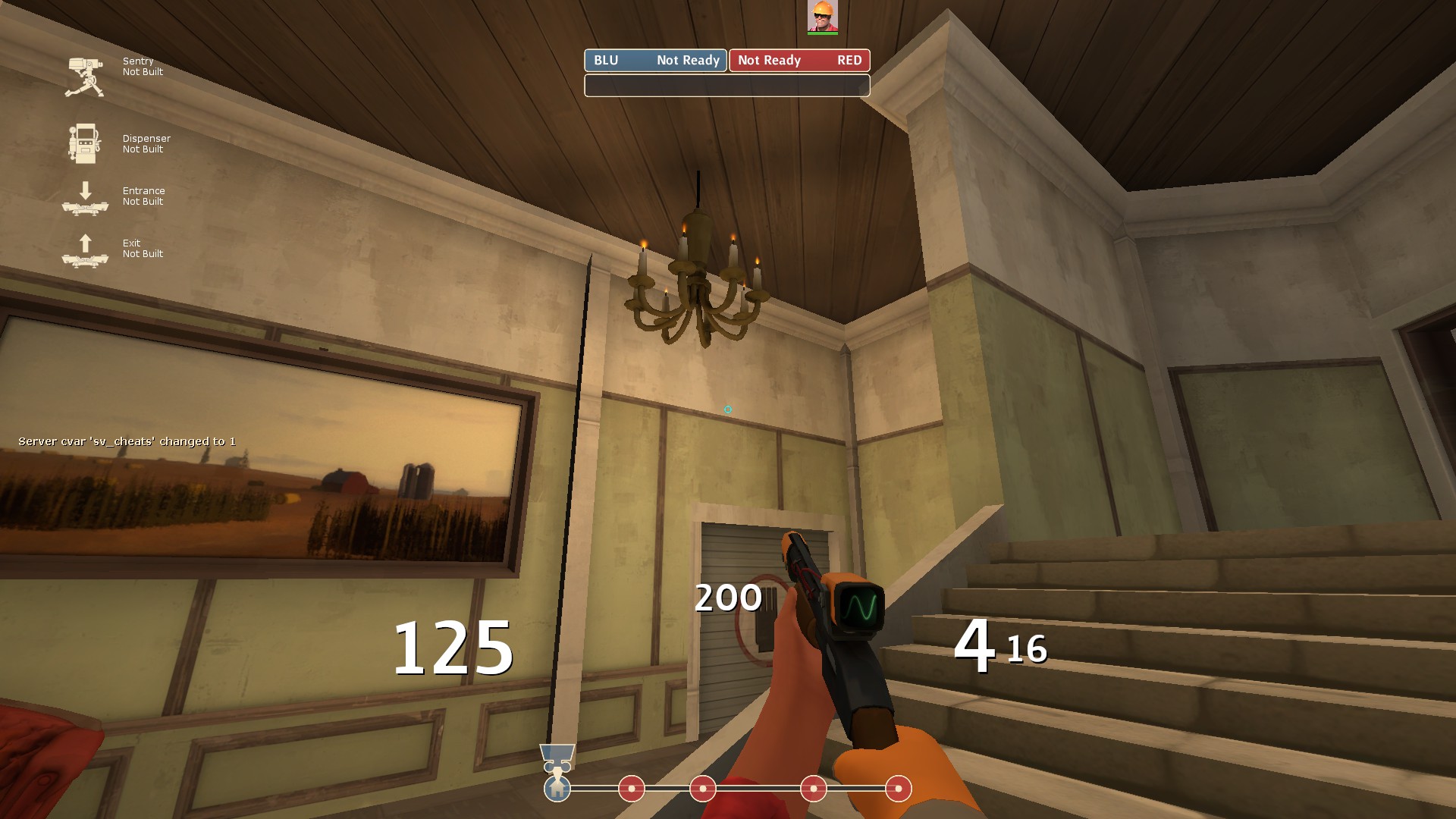Select the BLU panel header
The image size is (1456, 819).
(x=607, y=61)
